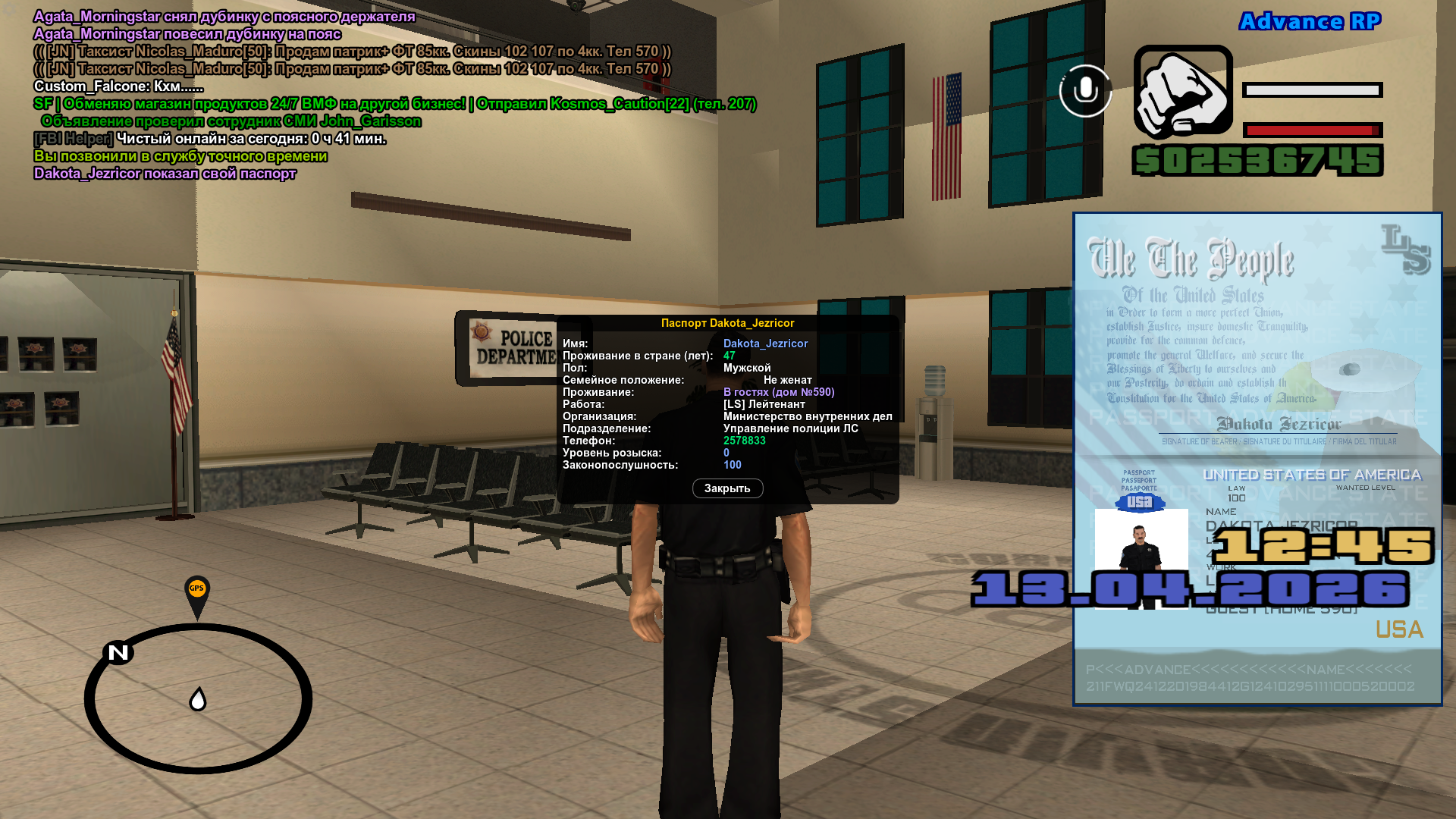Toggle the microphone voice chat icon
The height and width of the screenshot is (819, 1456).
tap(1085, 91)
